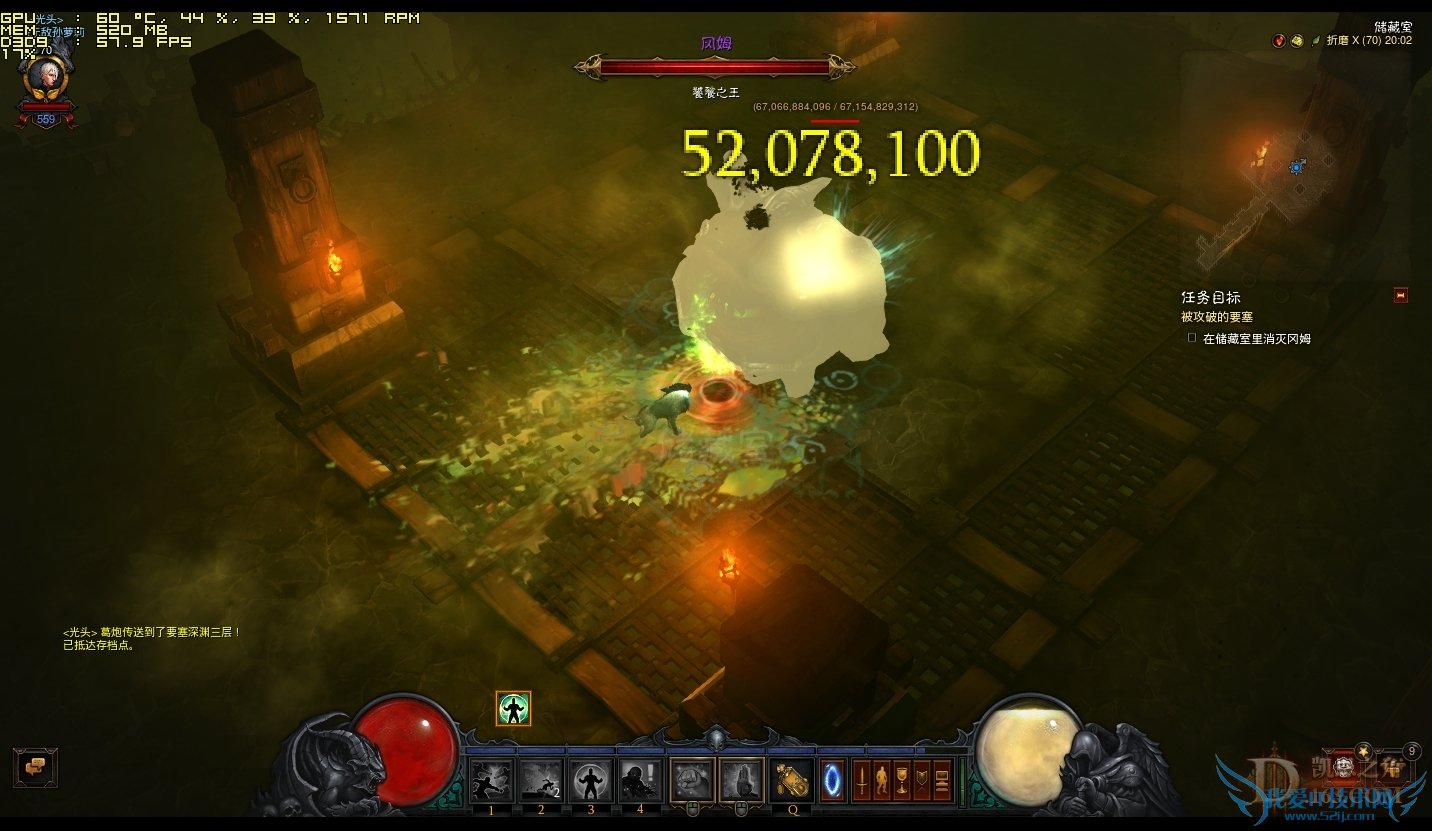Trigger the standing figure aura skill in slot 3
This screenshot has height=831, width=1432.
591,780
